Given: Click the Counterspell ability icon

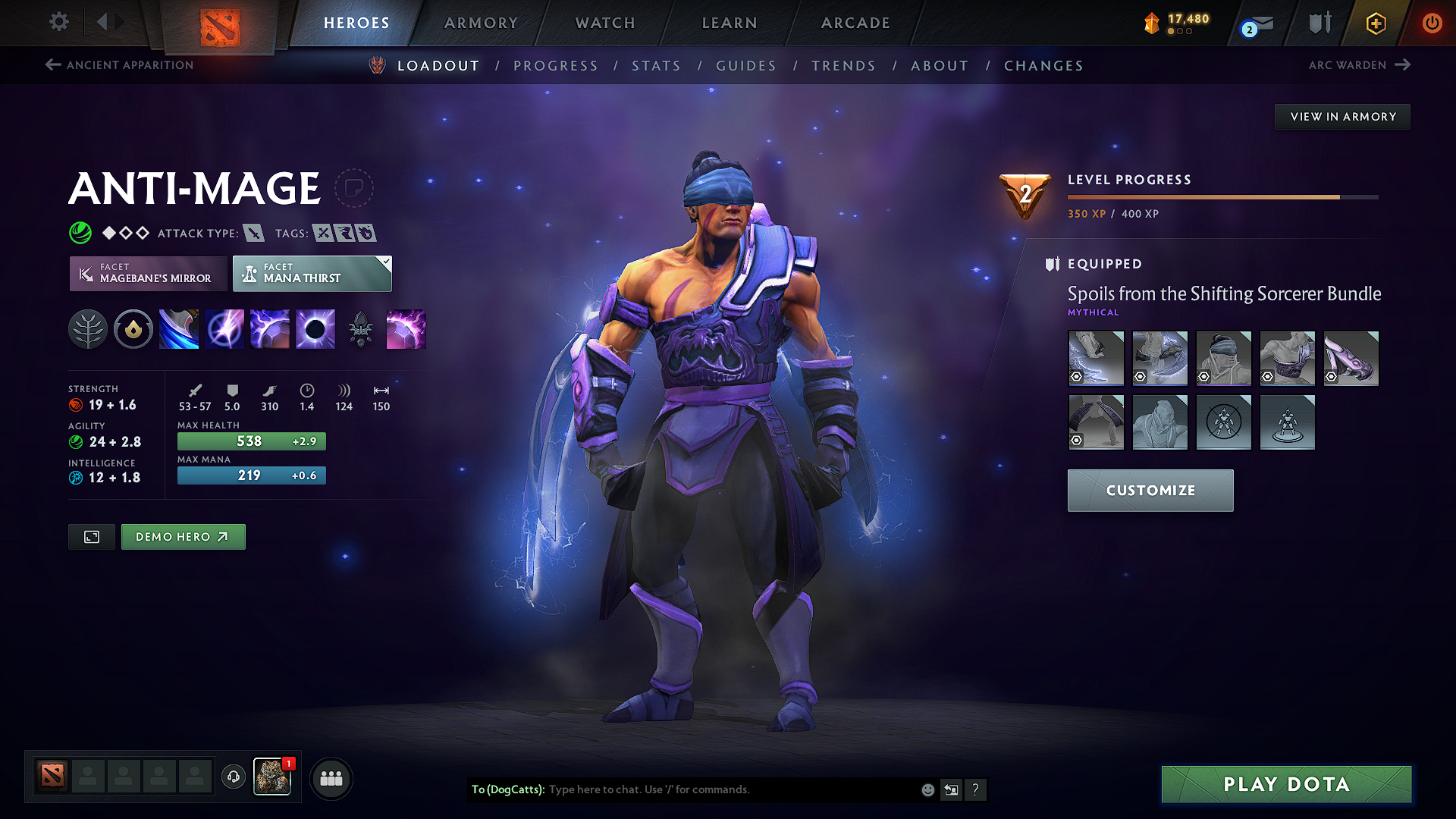Looking at the screenshot, I should 269,328.
